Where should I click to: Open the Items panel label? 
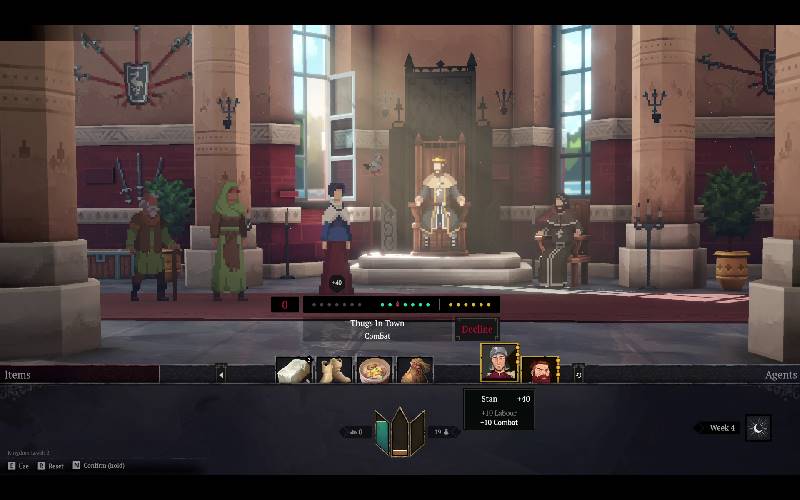(18, 375)
